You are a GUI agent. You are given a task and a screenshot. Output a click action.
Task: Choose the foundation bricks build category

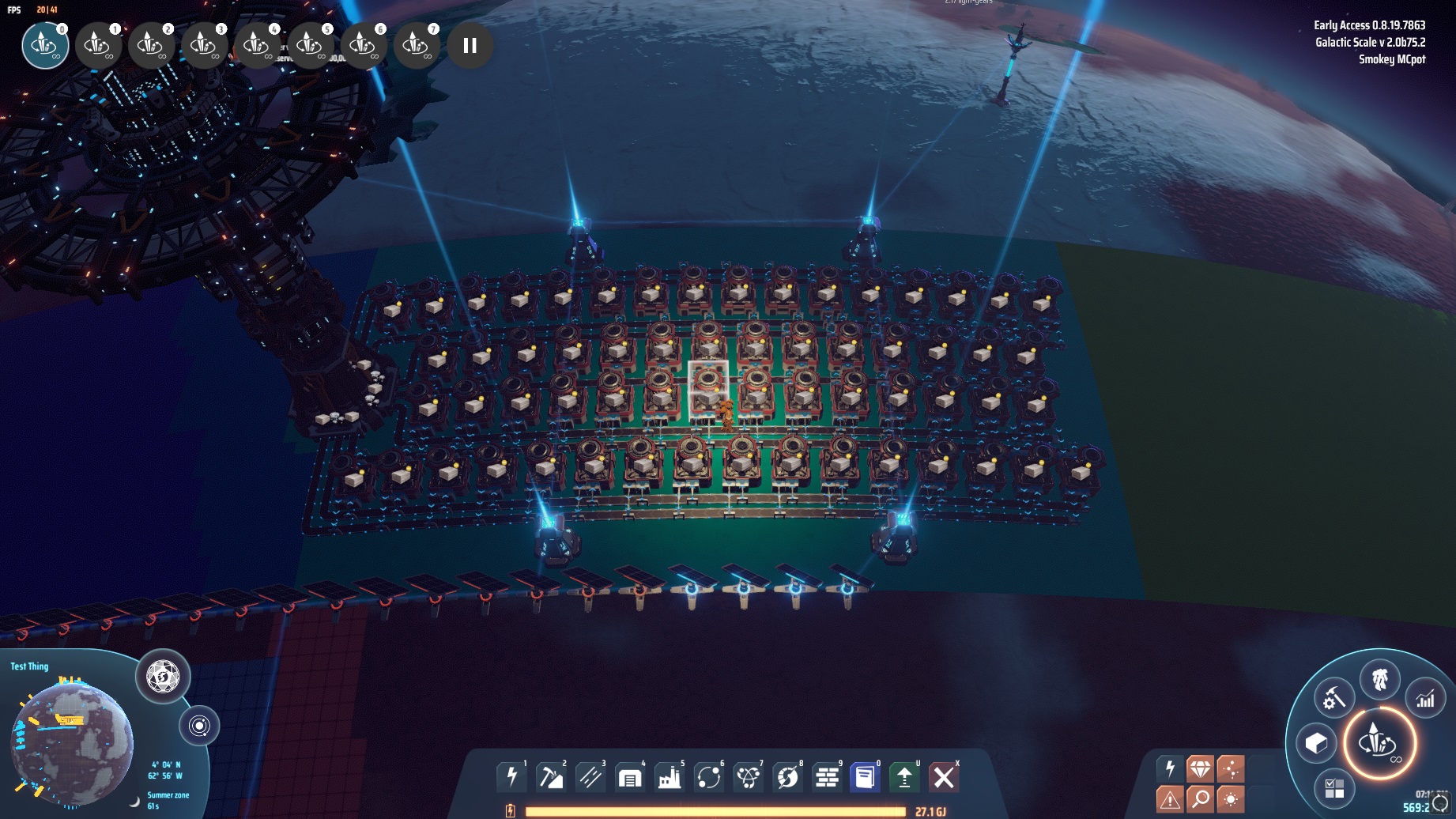827,777
